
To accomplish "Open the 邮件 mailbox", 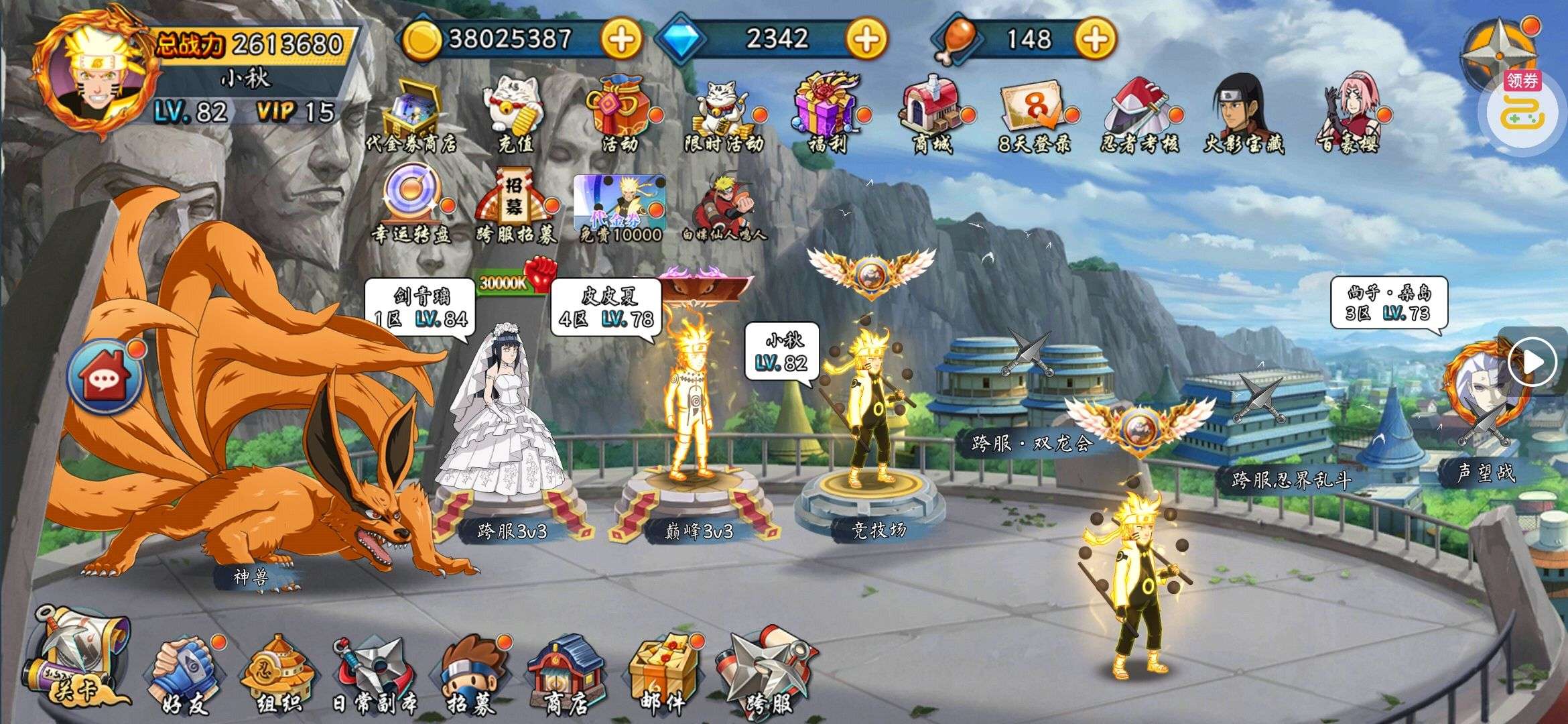I will coord(662,672).
